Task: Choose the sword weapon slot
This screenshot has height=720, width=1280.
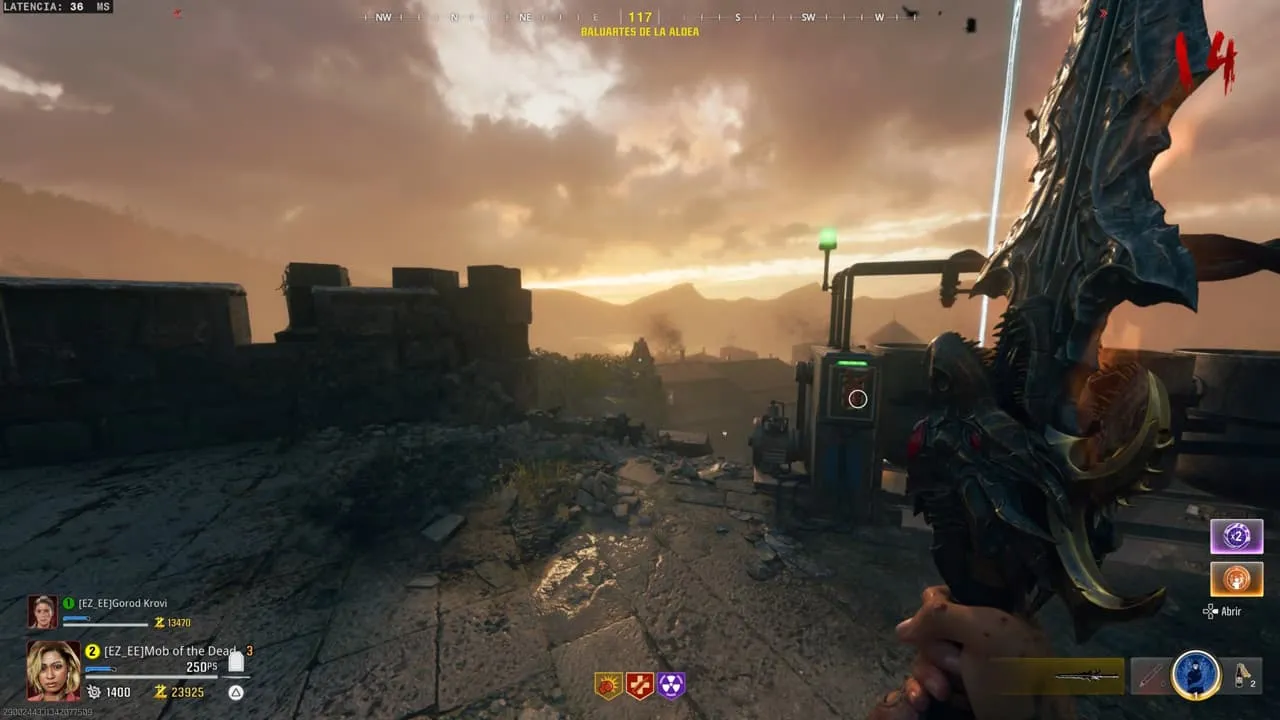Action: click(x=1089, y=676)
